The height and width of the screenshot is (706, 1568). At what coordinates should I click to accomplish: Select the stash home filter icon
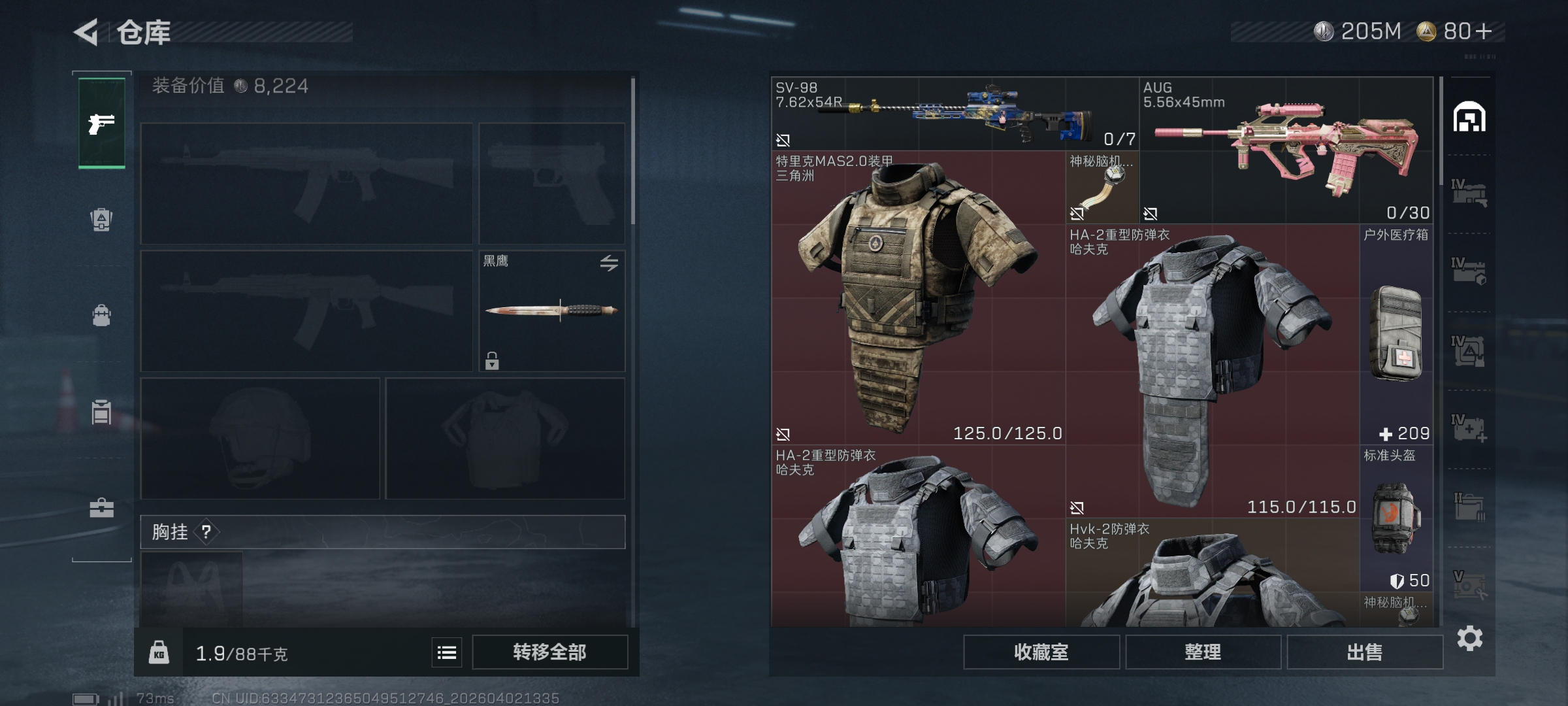point(1469,118)
